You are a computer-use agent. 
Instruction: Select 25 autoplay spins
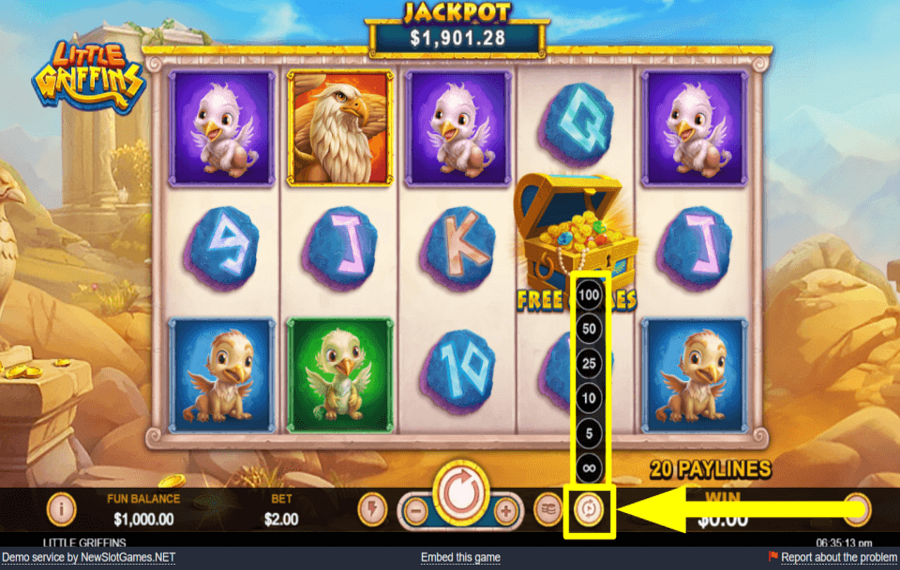click(589, 364)
